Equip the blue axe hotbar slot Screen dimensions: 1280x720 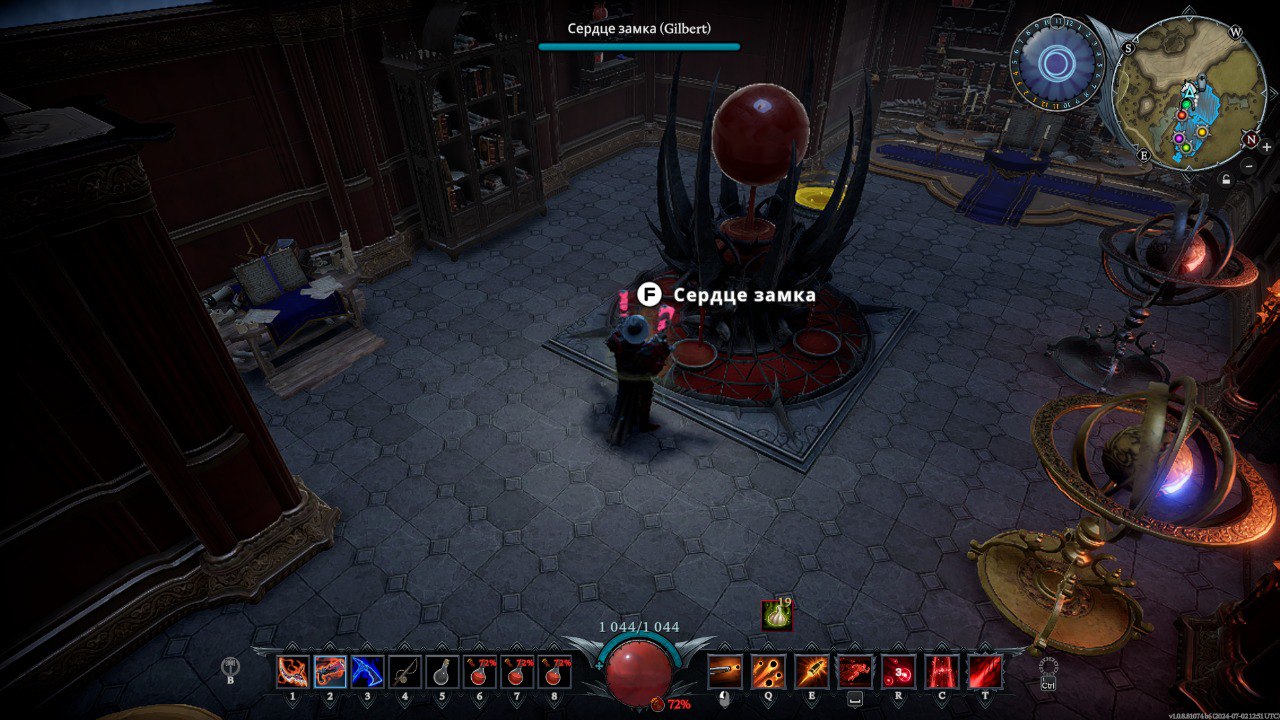367,672
